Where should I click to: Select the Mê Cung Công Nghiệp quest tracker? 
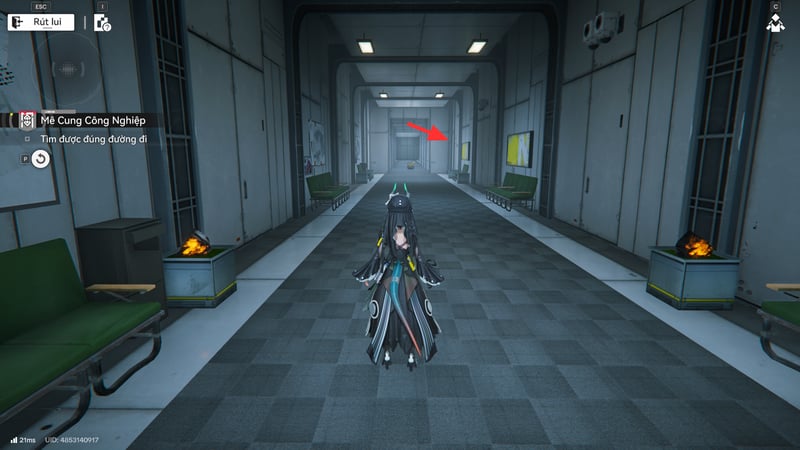(98, 121)
